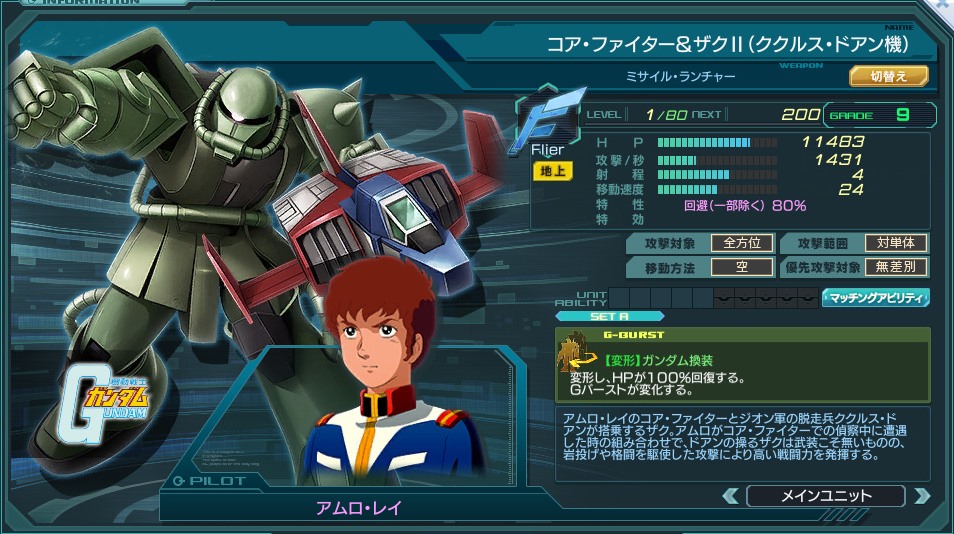The width and height of the screenshot is (954, 534).
Task: Select the SET A ability tab
Action: click(609, 316)
